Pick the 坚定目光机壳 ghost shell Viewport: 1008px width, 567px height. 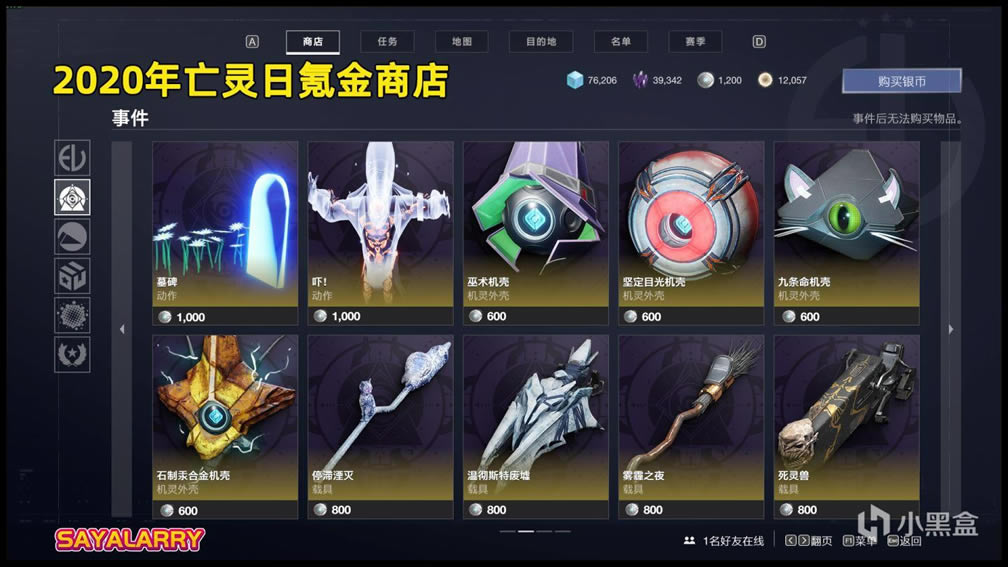[x=691, y=232]
